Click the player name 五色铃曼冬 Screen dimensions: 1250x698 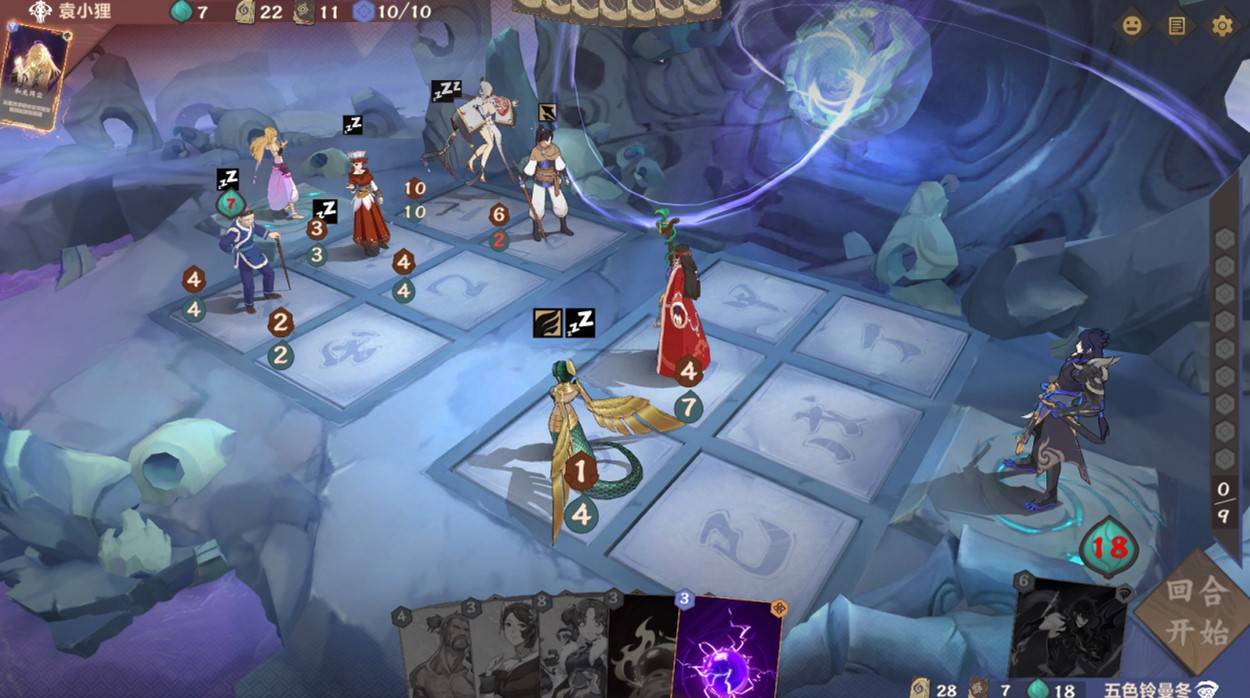[1147, 689]
